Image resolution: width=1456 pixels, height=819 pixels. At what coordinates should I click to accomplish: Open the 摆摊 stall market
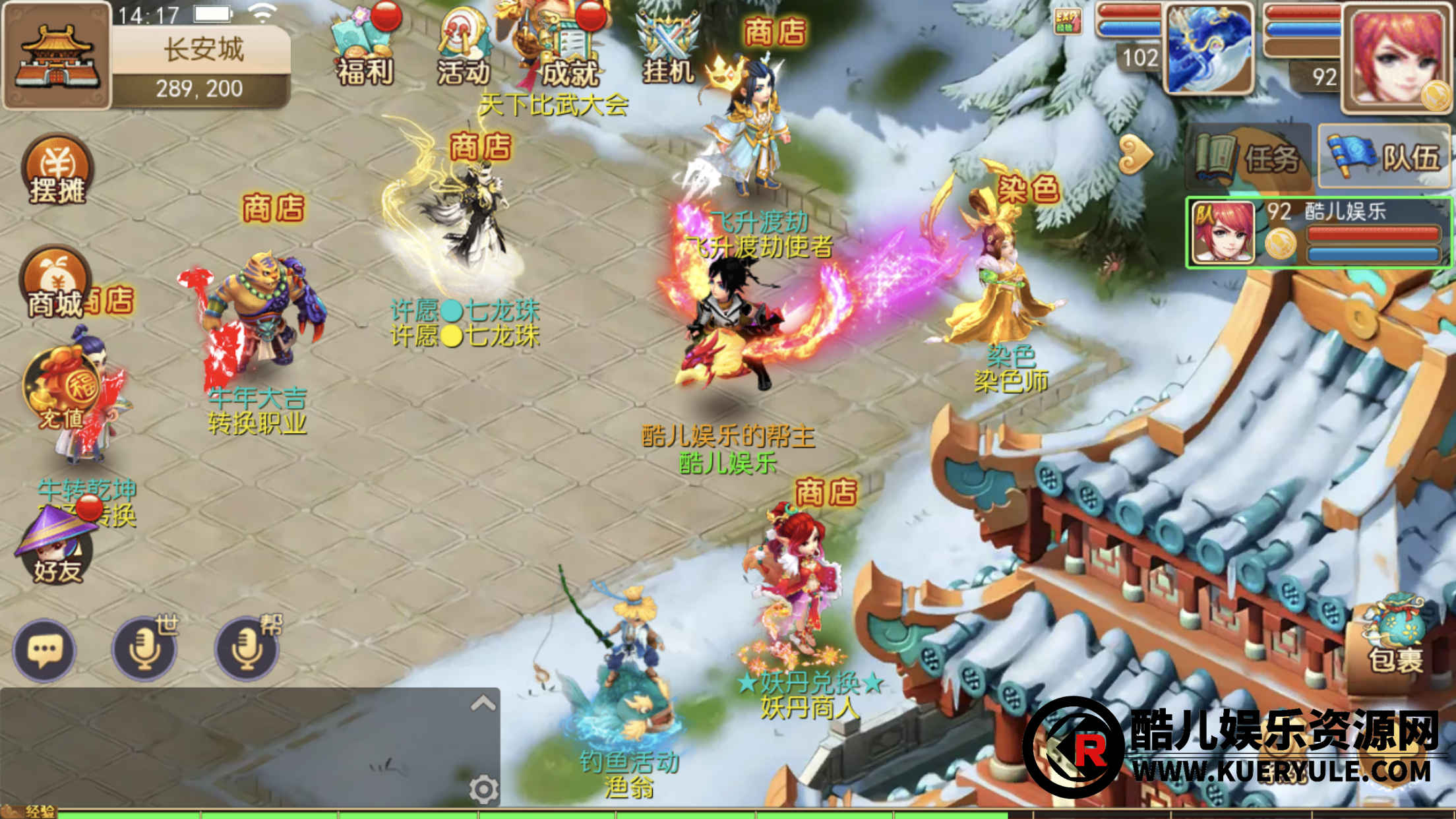tap(57, 170)
